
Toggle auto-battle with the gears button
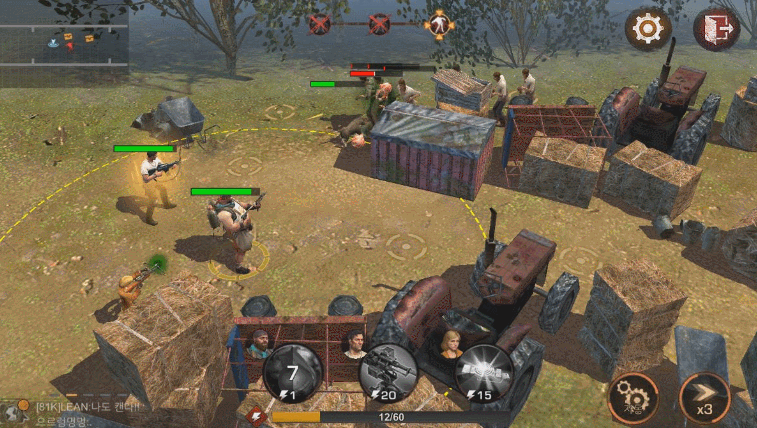point(633,398)
